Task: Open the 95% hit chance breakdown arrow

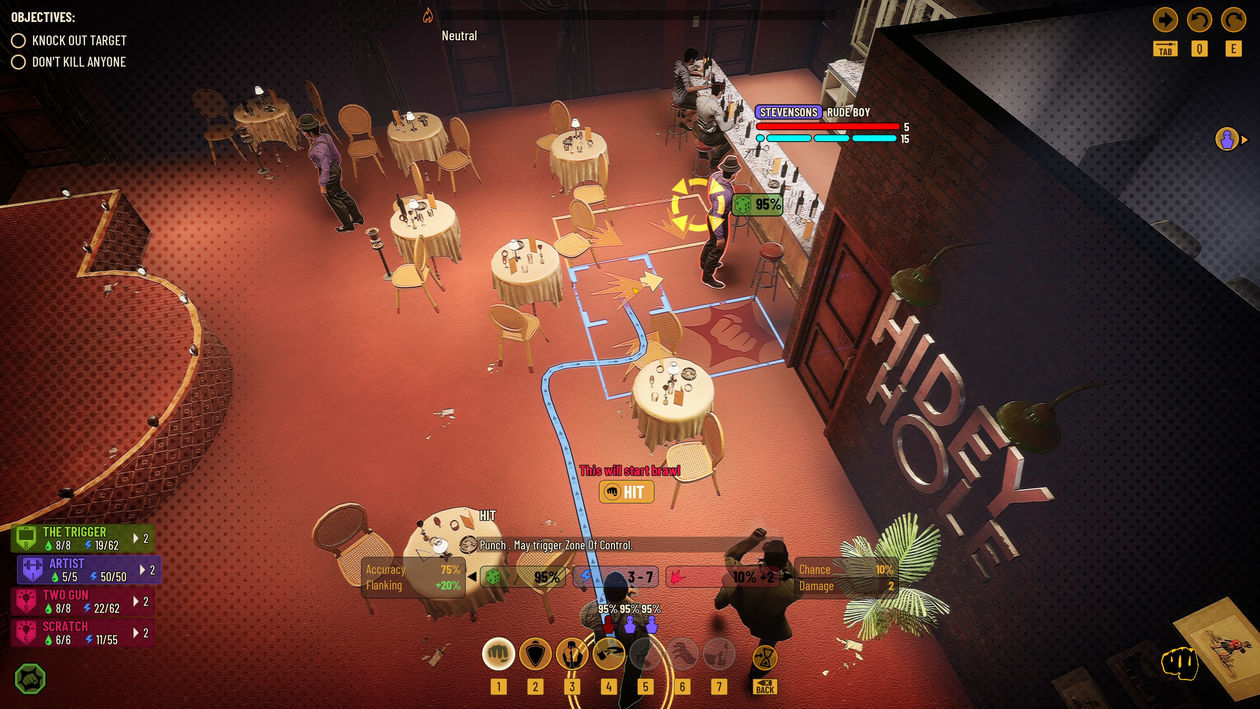Action: pyautogui.click(x=472, y=577)
